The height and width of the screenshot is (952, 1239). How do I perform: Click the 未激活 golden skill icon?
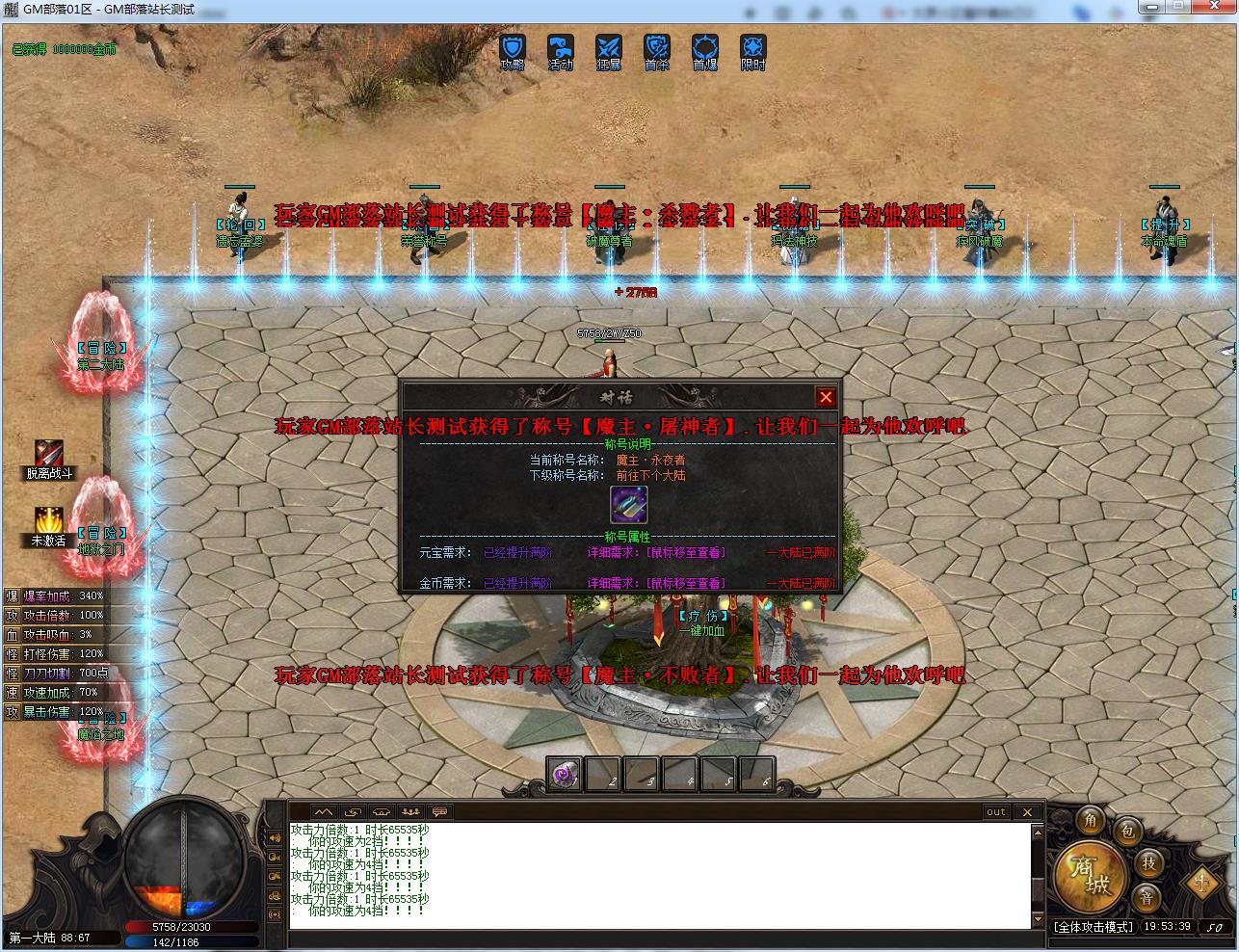coord(49,520)
